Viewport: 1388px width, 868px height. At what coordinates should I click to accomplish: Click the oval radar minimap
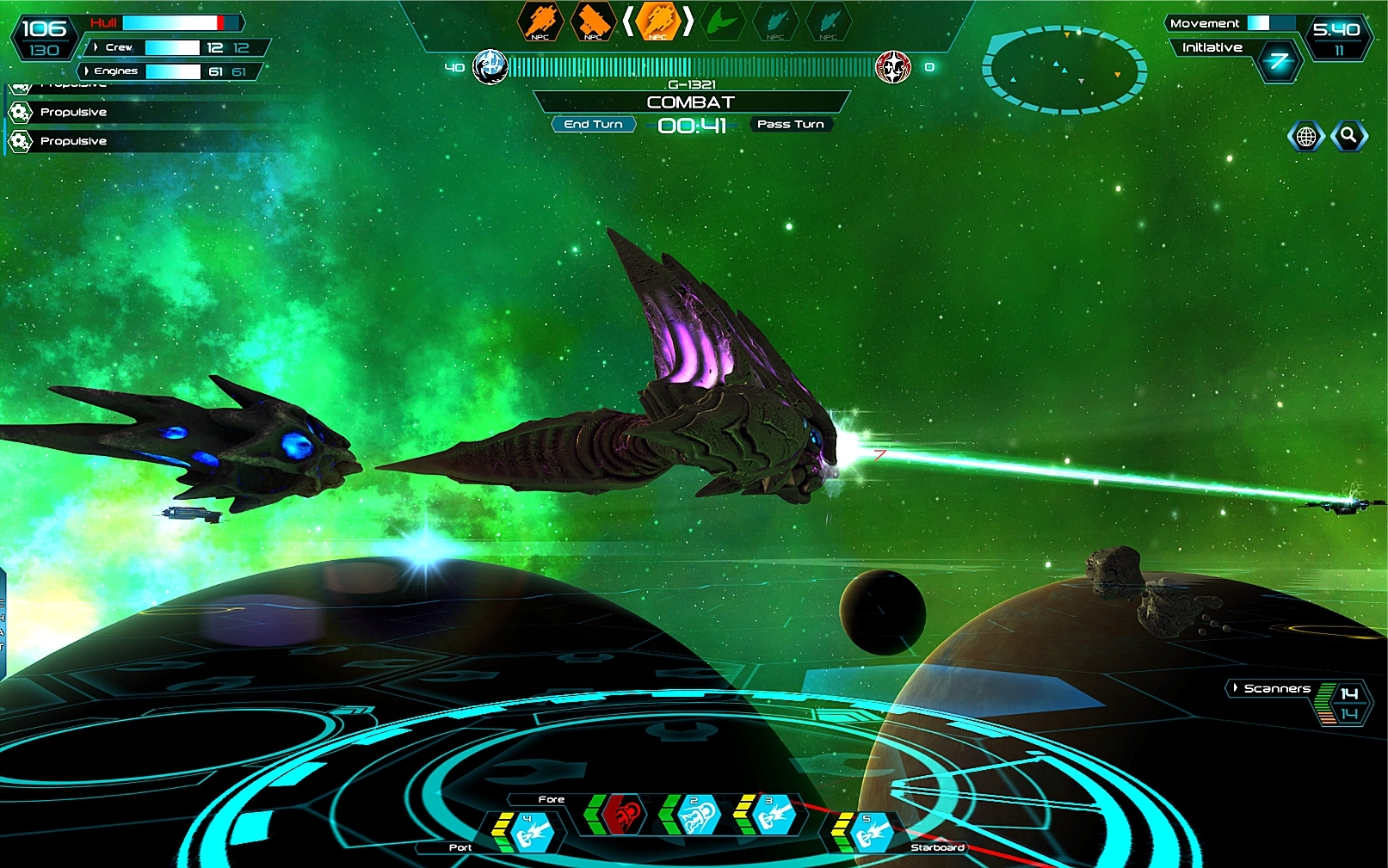[1064, 69]
